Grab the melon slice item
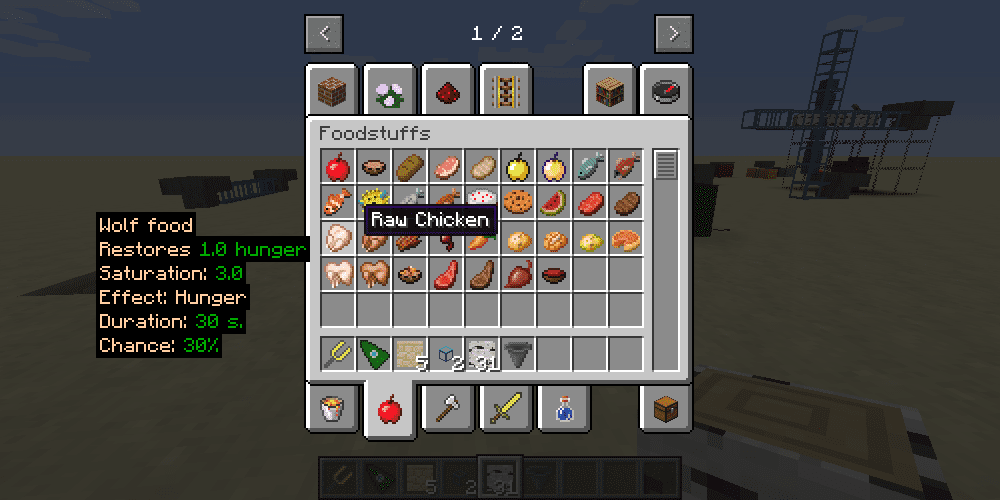Image resolution: width=1000 pixels, height=500 pixels. tap(554, 201)
